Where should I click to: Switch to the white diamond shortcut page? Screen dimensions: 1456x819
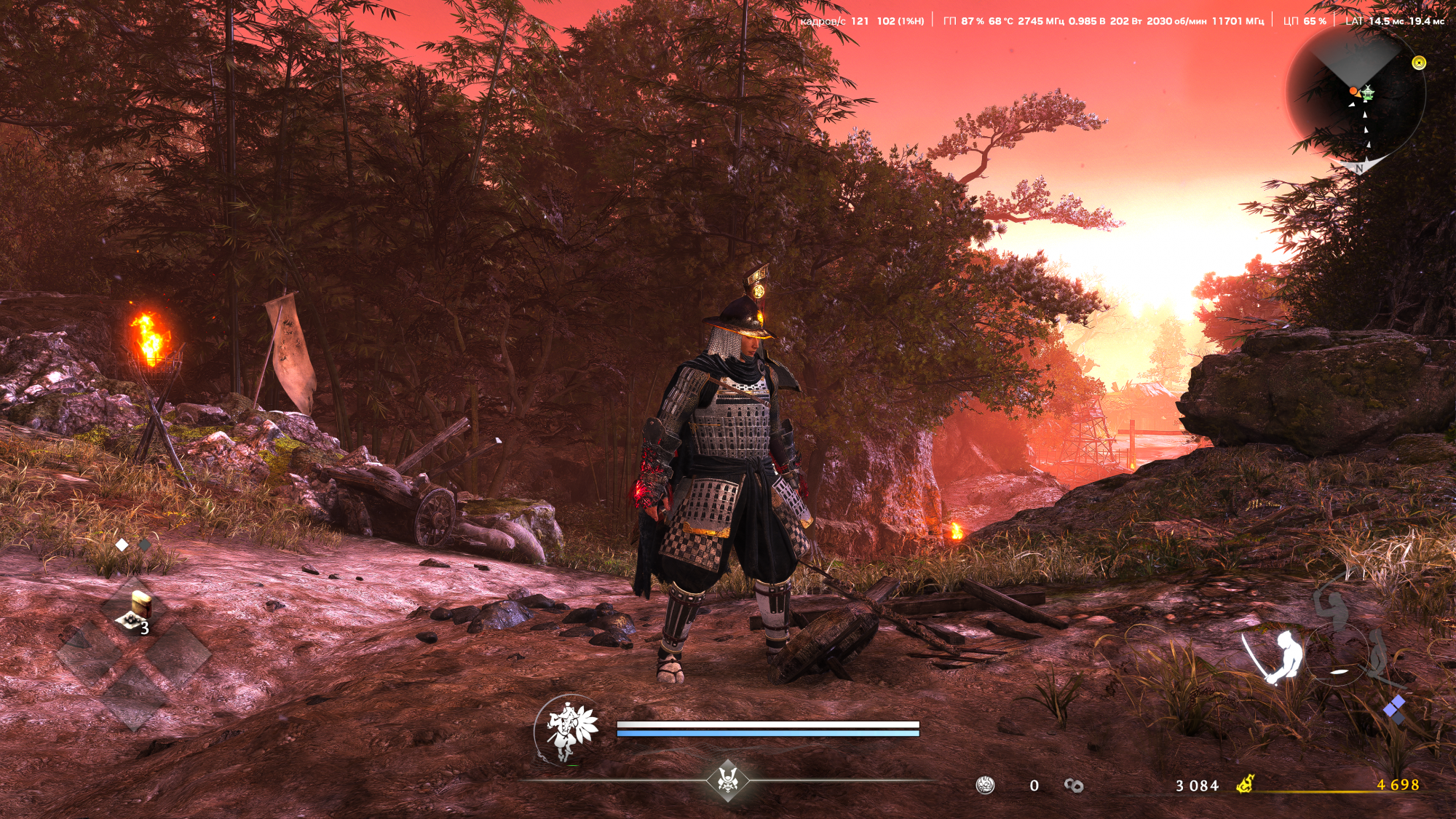coord(122,545)
